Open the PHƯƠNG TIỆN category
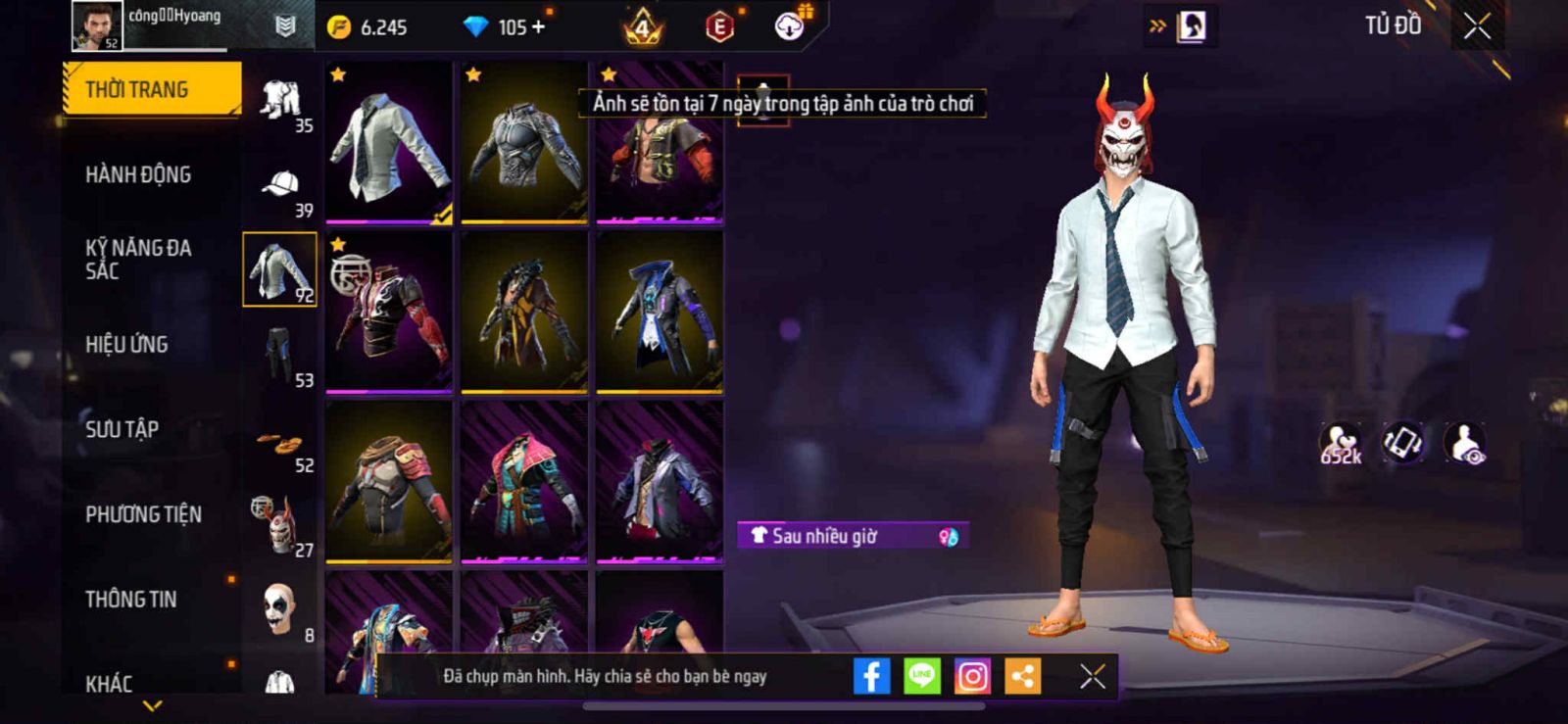This screenshot has height=724, width=1568. pyautogui.click(x=143, y=514)
